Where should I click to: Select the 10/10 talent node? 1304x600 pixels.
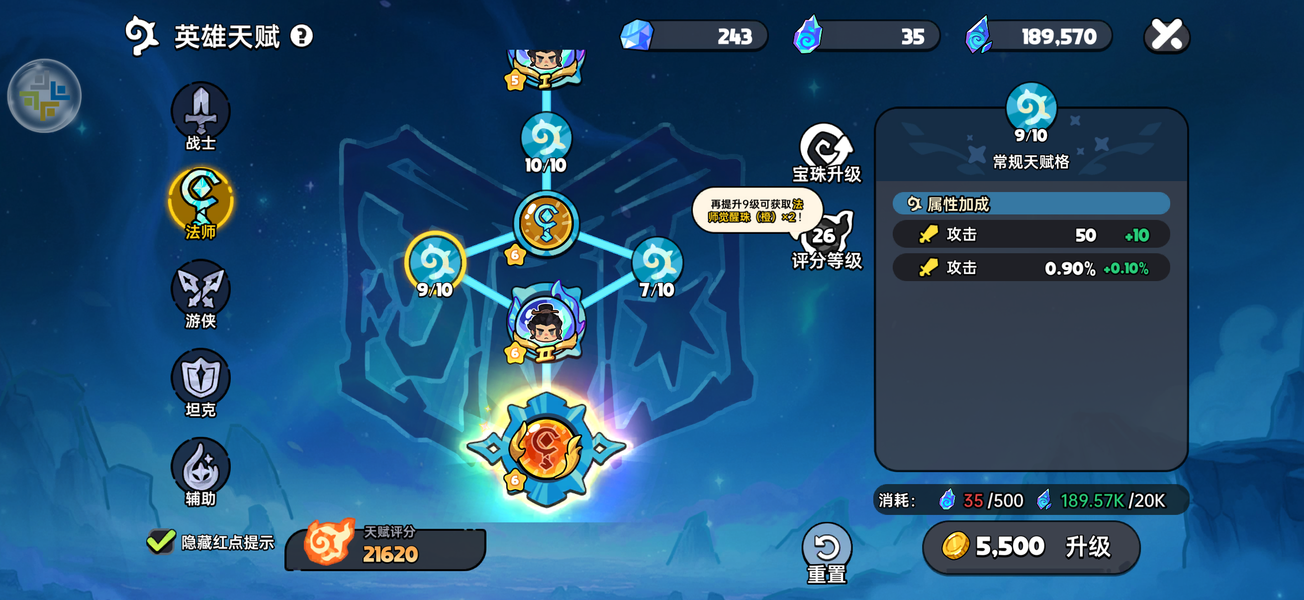coord(546,139)
